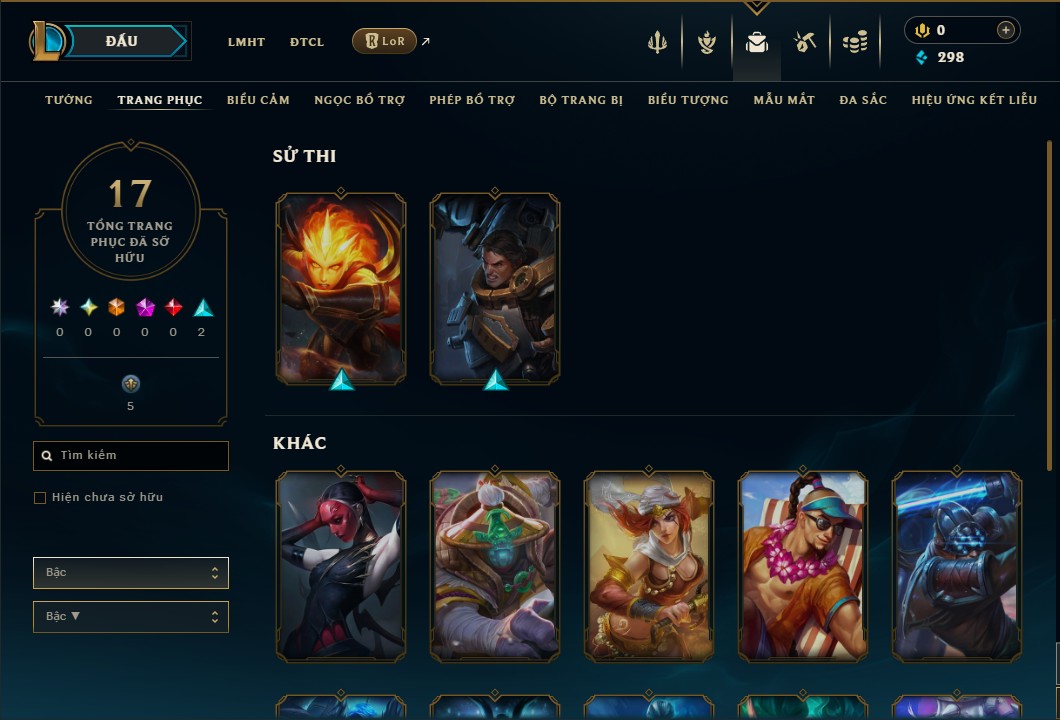Select the NGỌC BỔ TRỢ tab

[359, 100]
